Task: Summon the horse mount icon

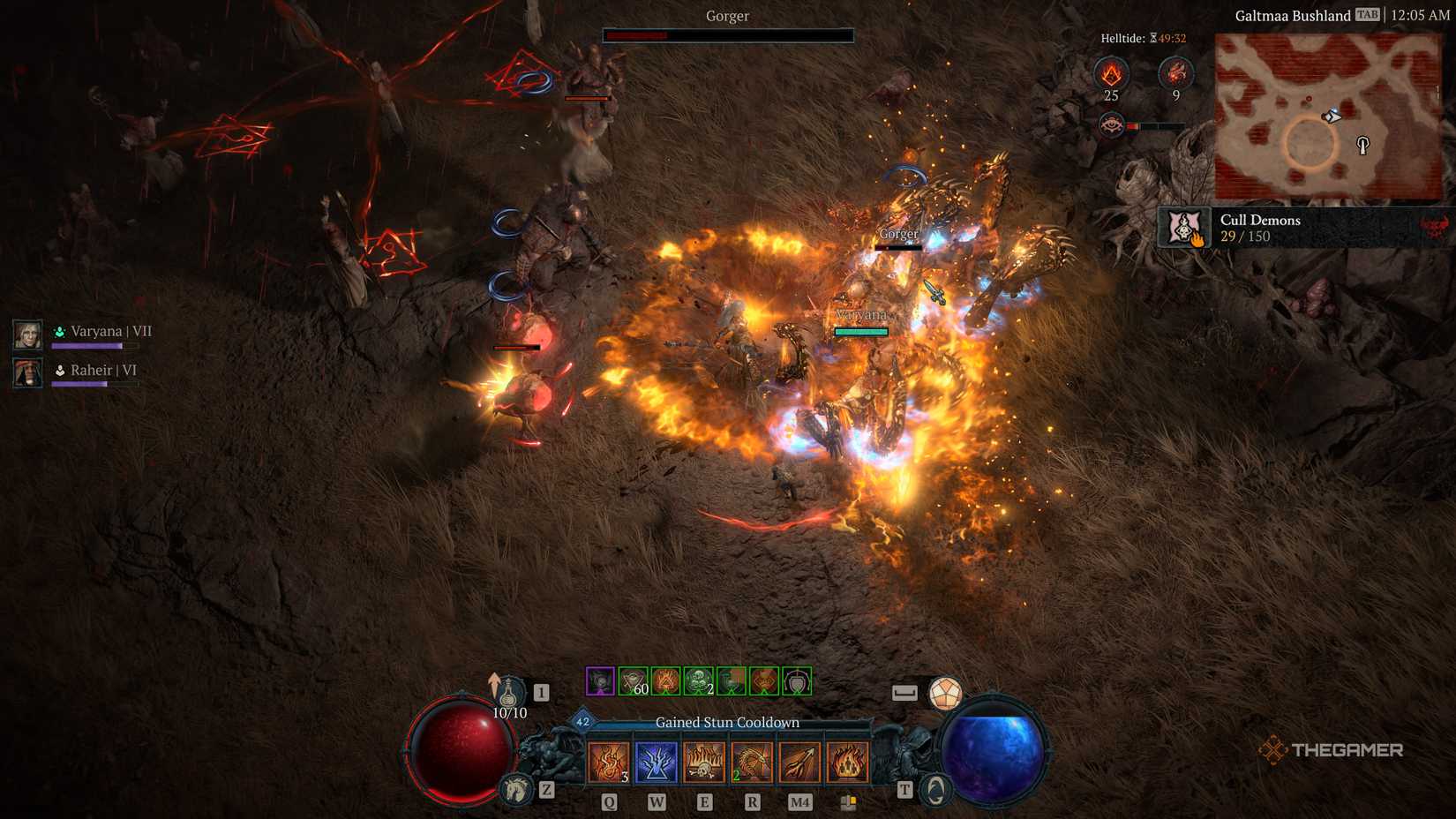Action: coord(516,789)
